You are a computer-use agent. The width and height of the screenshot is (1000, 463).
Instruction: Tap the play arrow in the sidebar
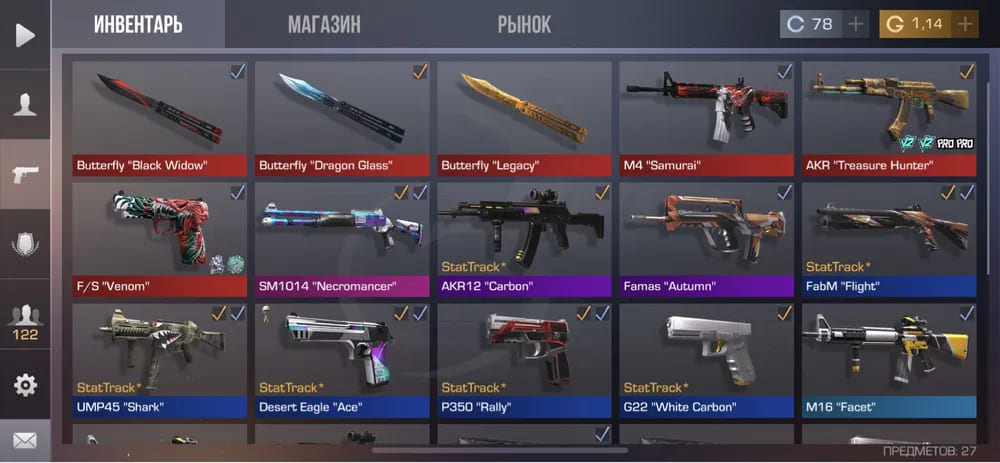pos(25,36)
